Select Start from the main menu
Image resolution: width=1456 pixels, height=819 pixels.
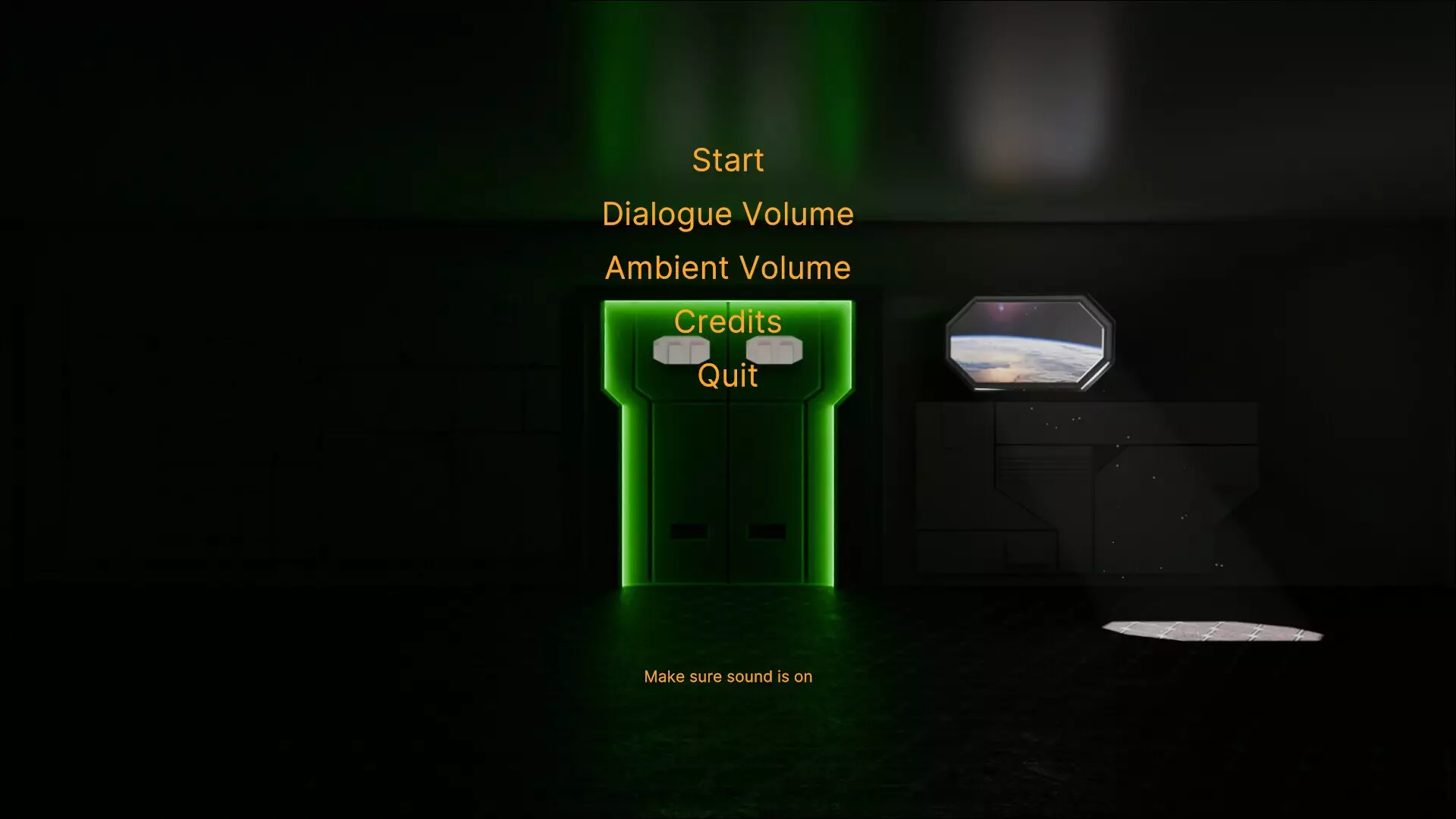point(727,160)
